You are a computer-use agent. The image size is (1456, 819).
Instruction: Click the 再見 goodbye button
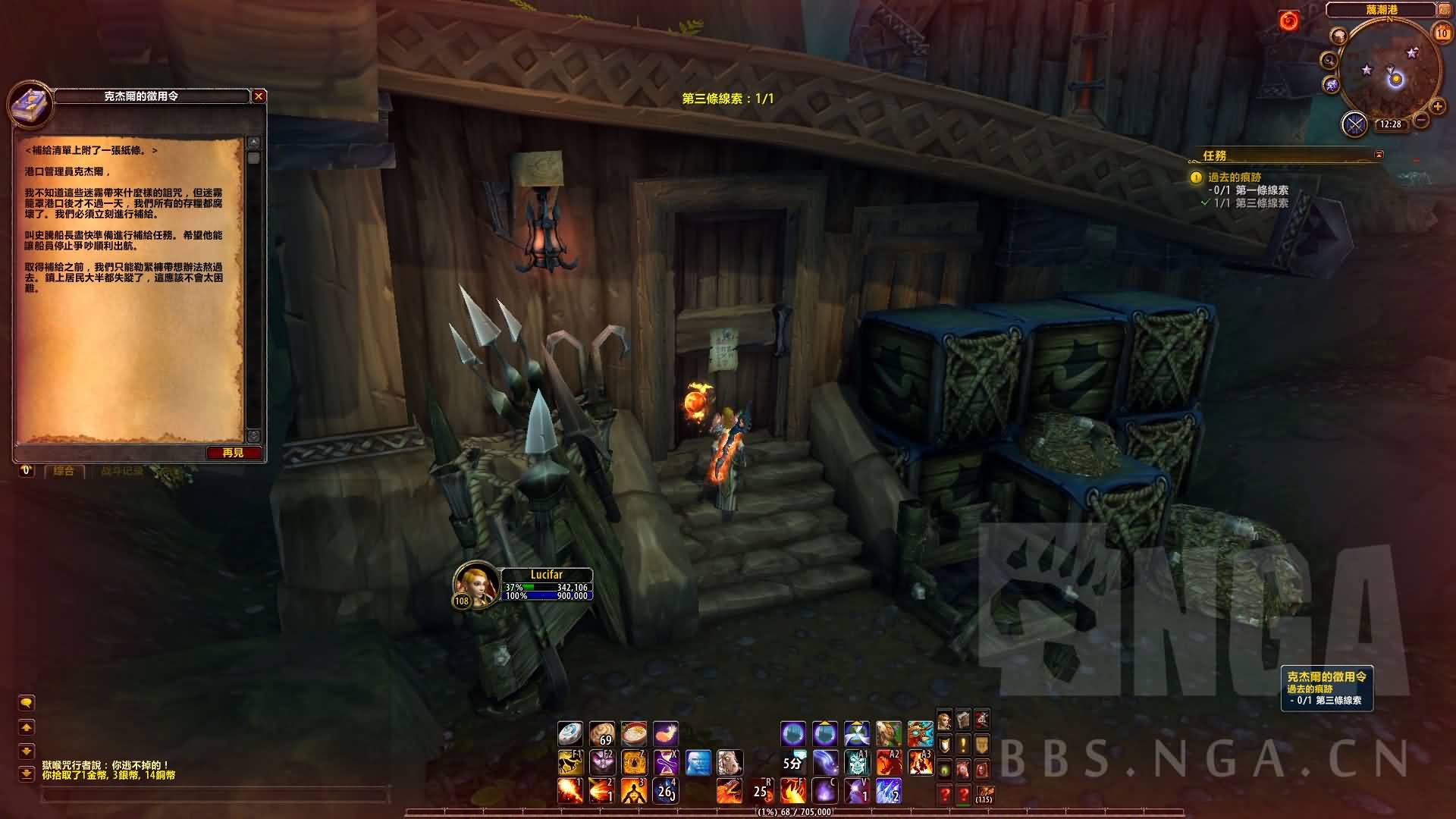click(x=234, y=453)
